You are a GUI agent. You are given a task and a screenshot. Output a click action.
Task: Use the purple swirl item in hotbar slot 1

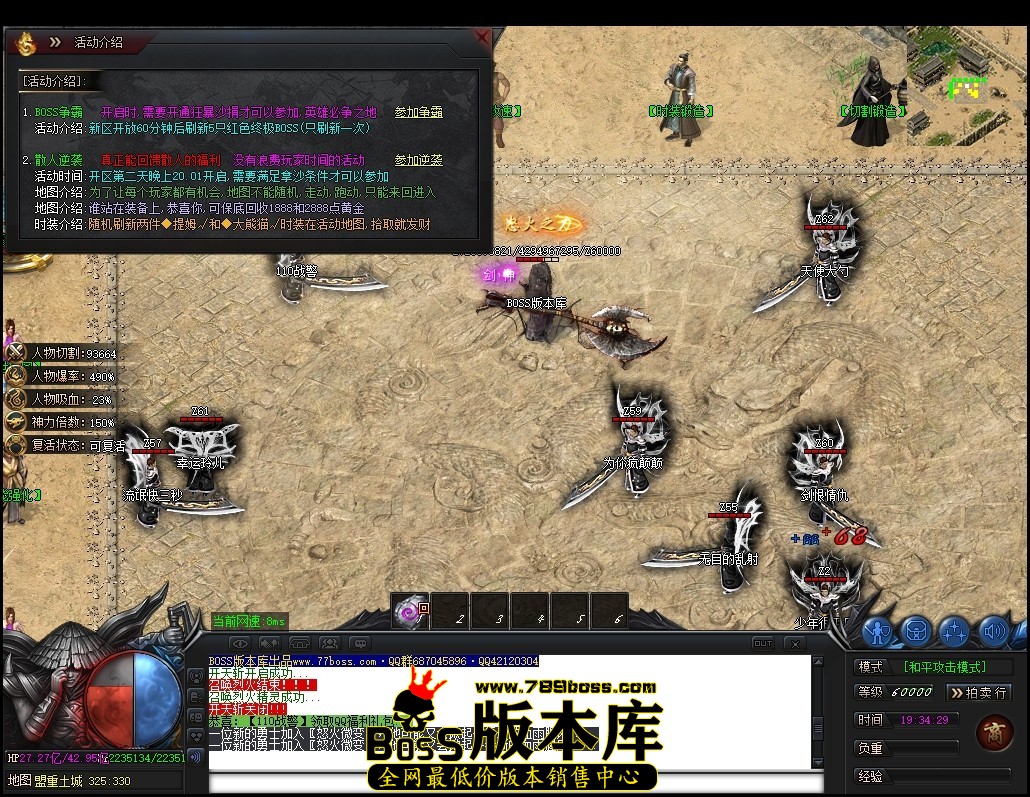coord(408,613)
